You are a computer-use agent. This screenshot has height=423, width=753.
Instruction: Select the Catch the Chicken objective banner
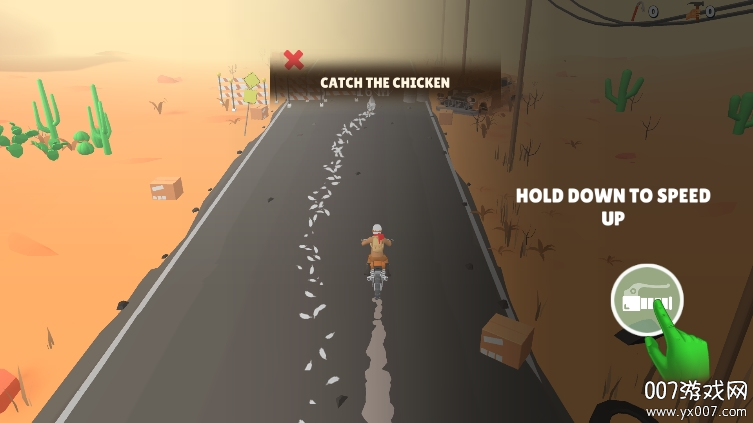pos(385,82)
